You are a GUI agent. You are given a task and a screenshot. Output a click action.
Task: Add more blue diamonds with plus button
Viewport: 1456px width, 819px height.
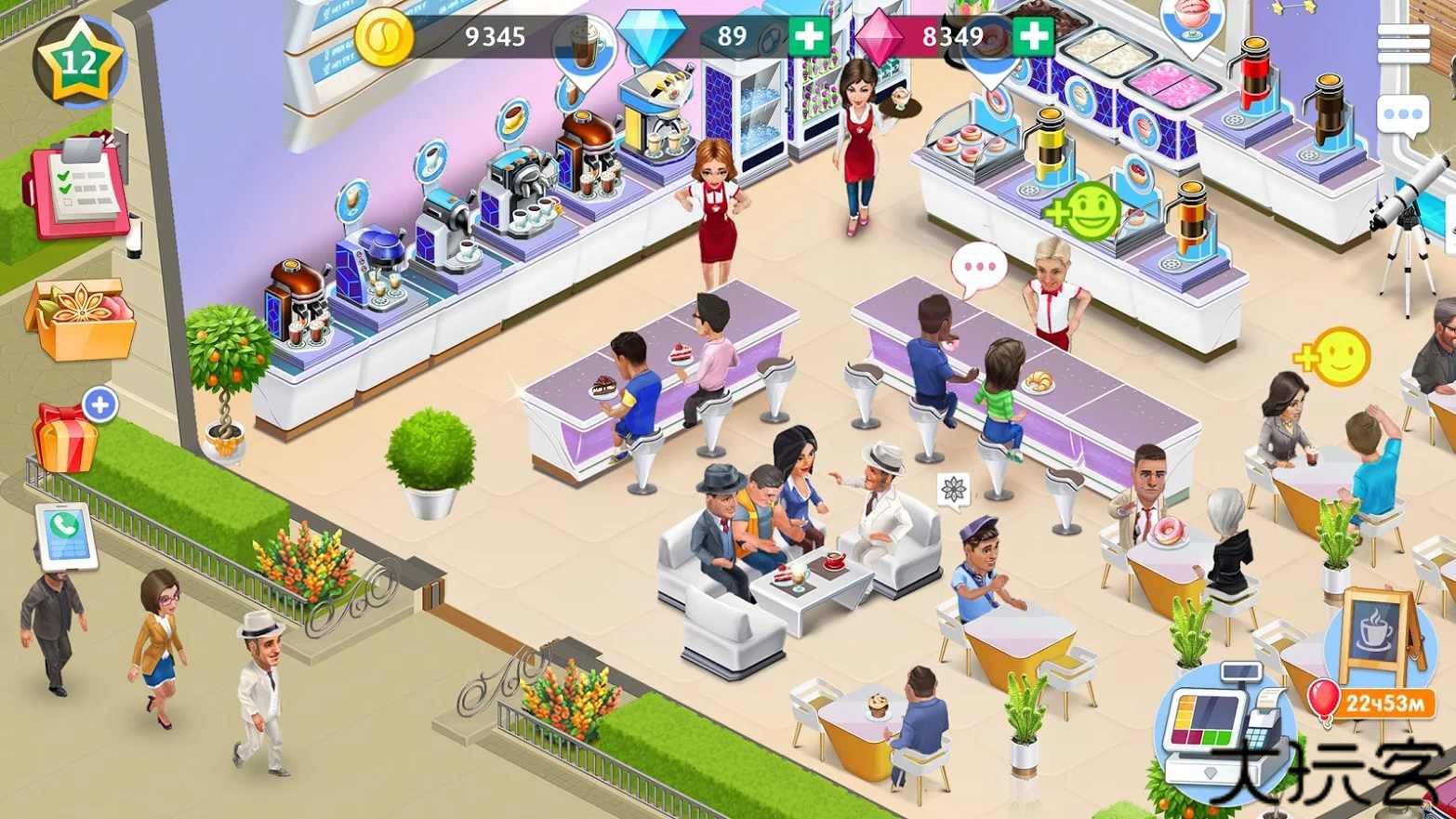(x=809, y=36)
